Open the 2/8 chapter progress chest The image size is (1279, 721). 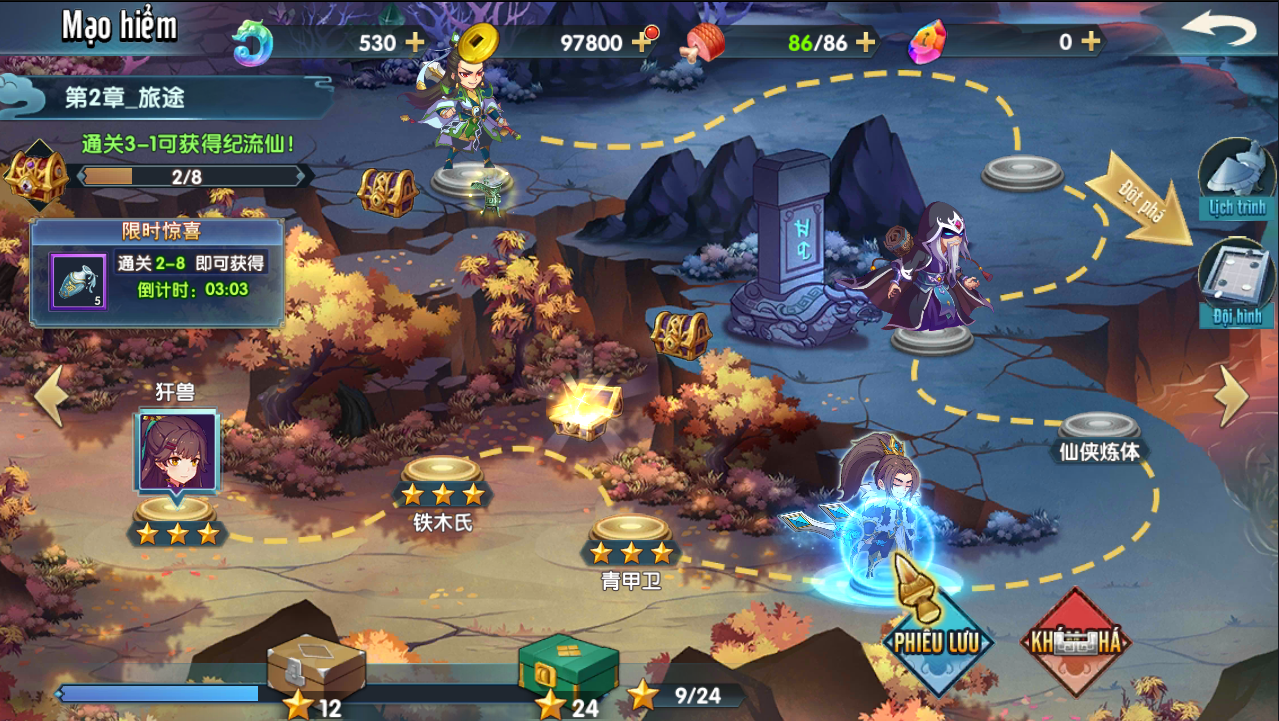pyautogui.click(x=35, y=175)
